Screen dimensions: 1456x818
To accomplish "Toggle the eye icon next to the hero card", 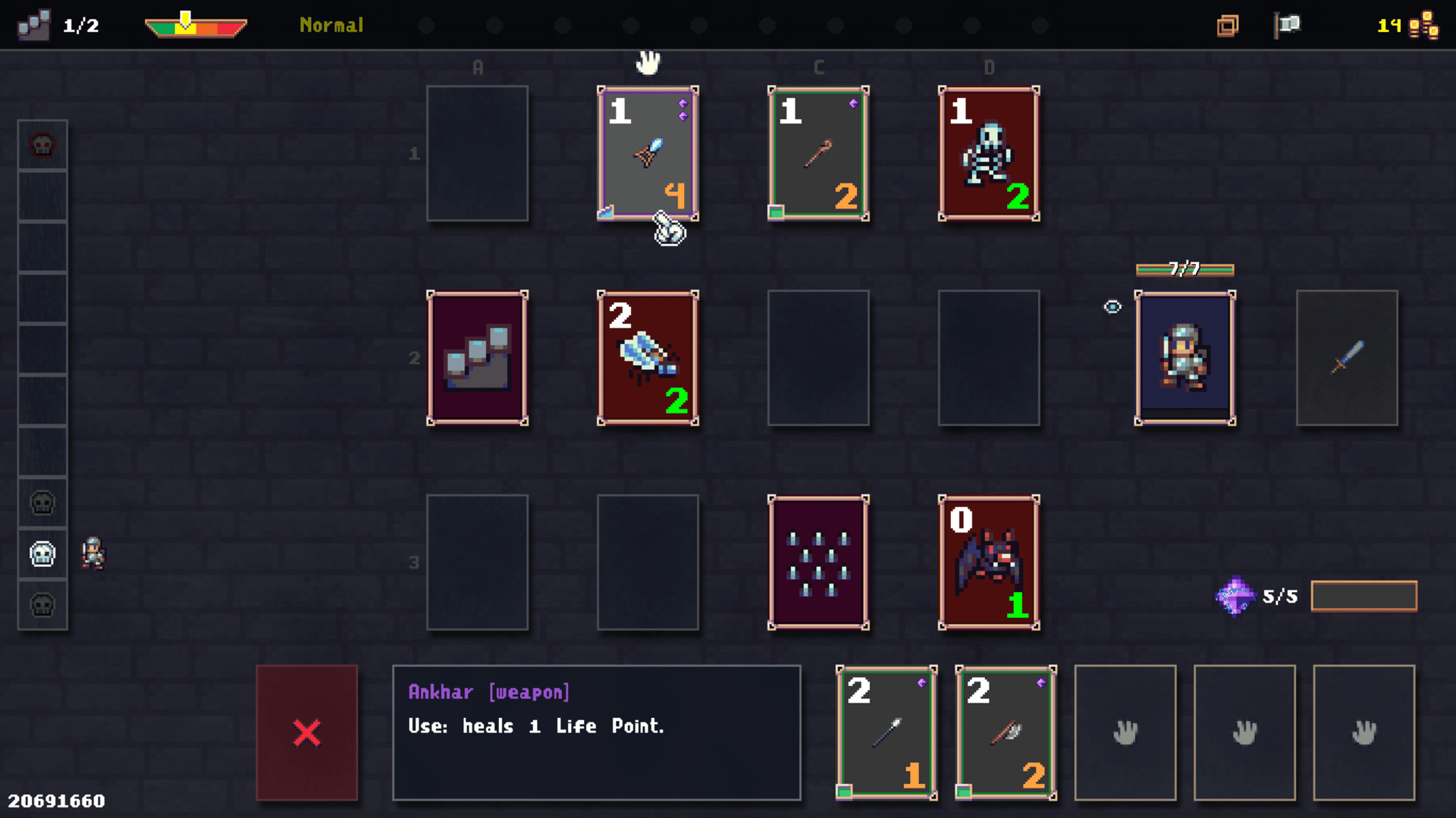I will click(1112, 307).
